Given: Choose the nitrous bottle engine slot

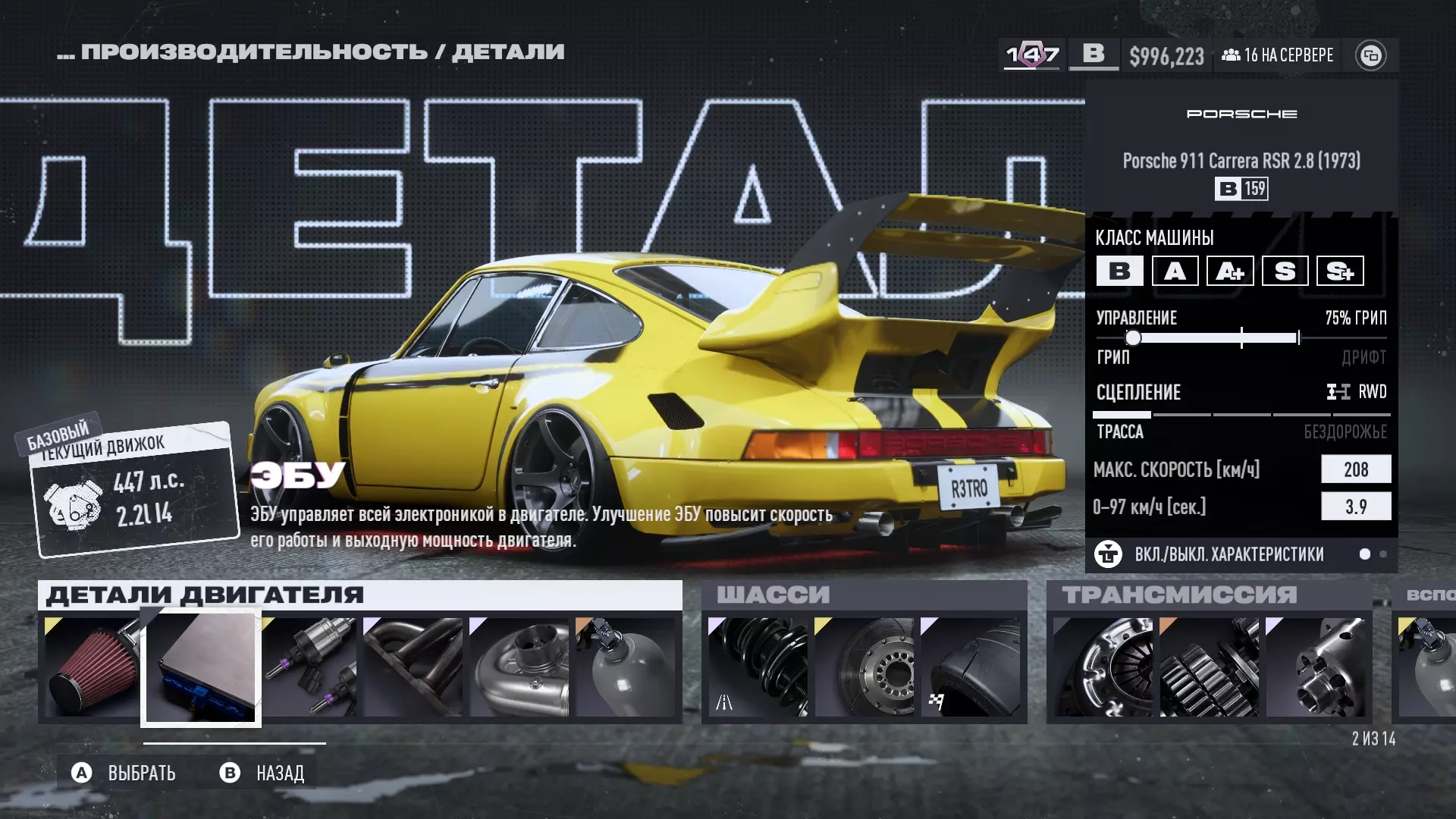Looking at the screenshot, I should pos(626,667).
